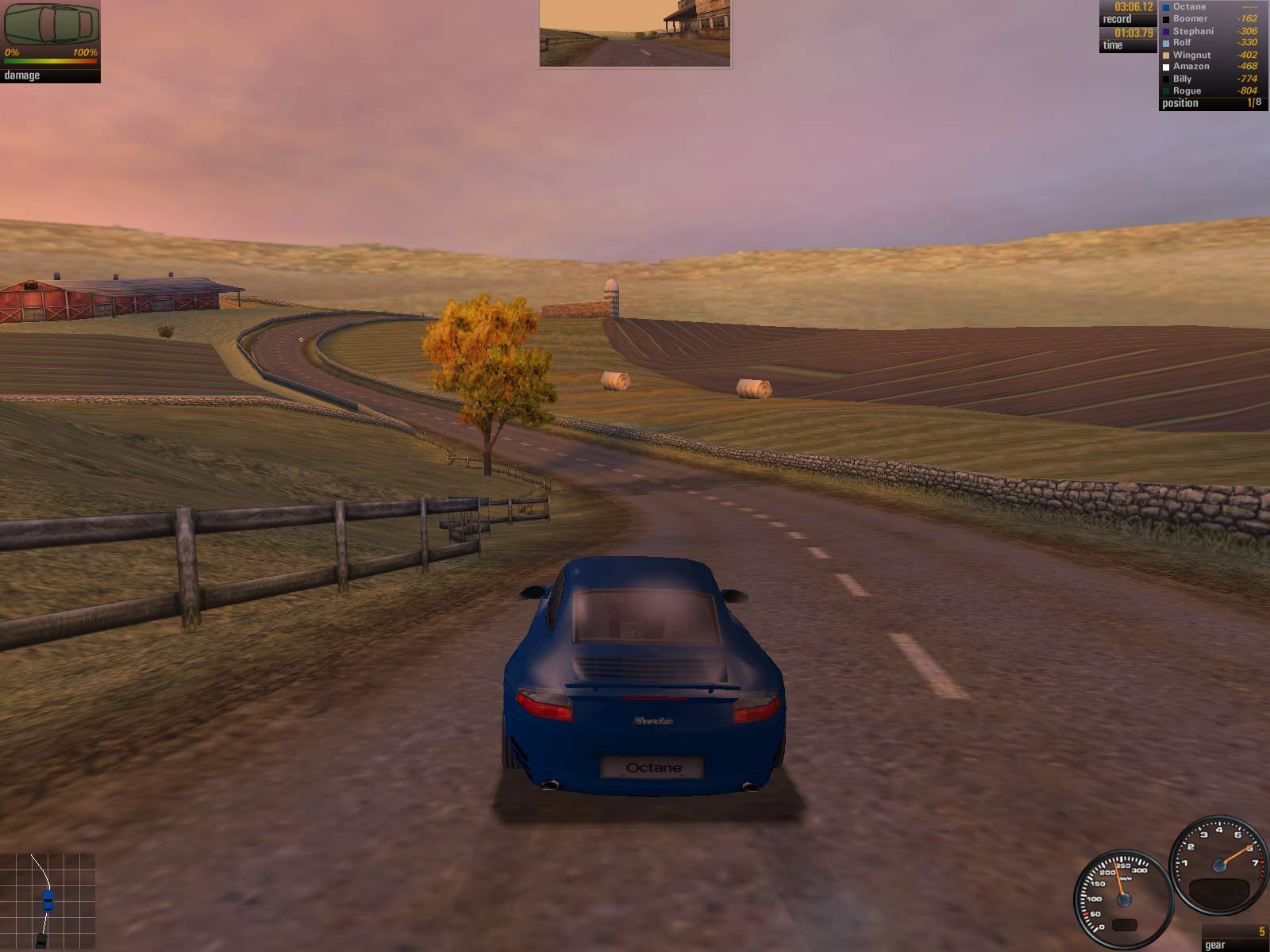Click the car damage diagram icon
This screenshot has height=952, width=1270.
51,24
